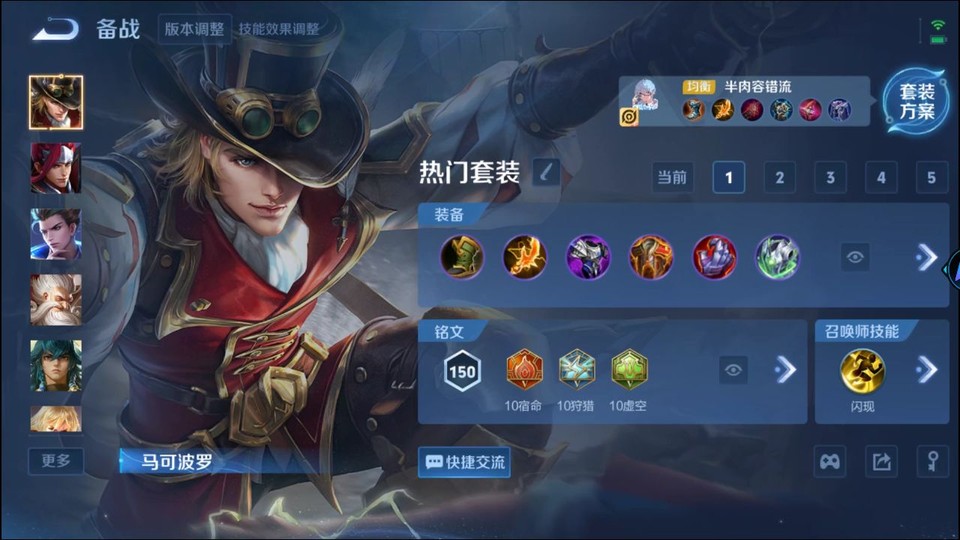Open the 版本调整 tab
The width and height of the screenshot is (960, 540).
click(x=194, y=29)
